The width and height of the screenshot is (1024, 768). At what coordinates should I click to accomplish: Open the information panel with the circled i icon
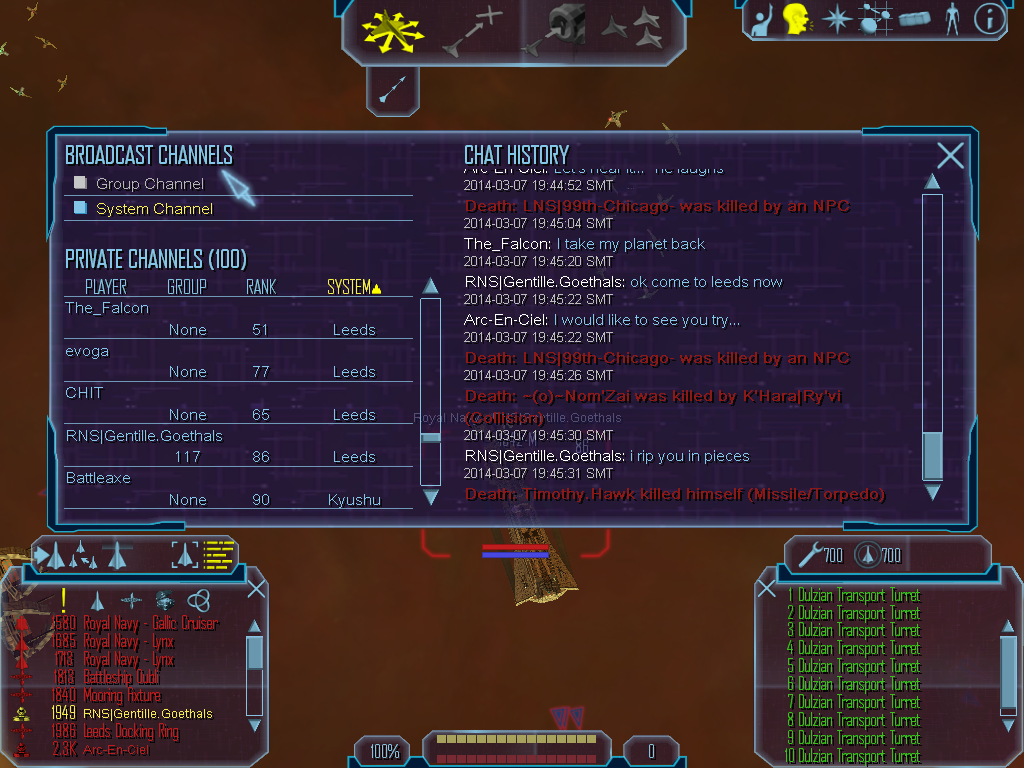tap(989, 19)
